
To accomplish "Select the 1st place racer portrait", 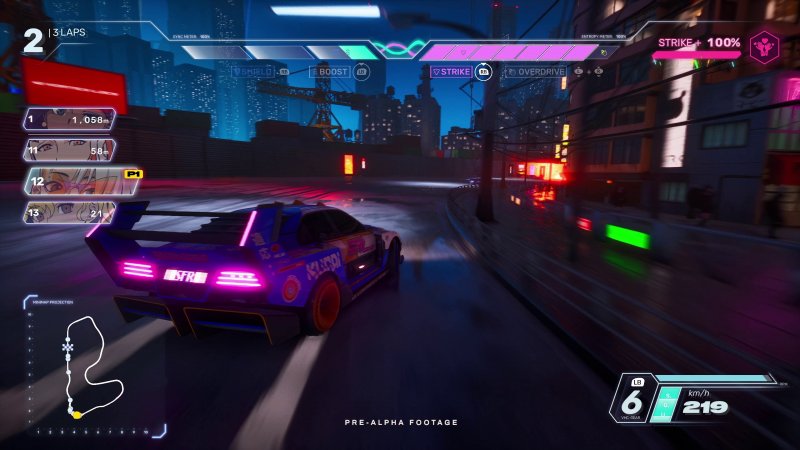I will [x=68, y=120].
